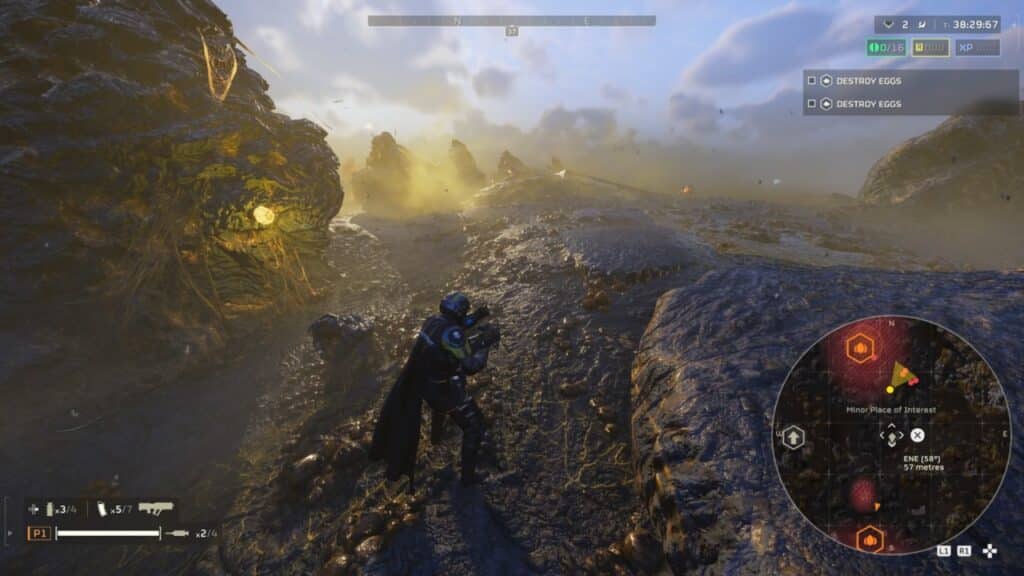The height and width of the screenshot is (576, 1024).
Task: Click the compass heading bar
Action: (511, 20)
